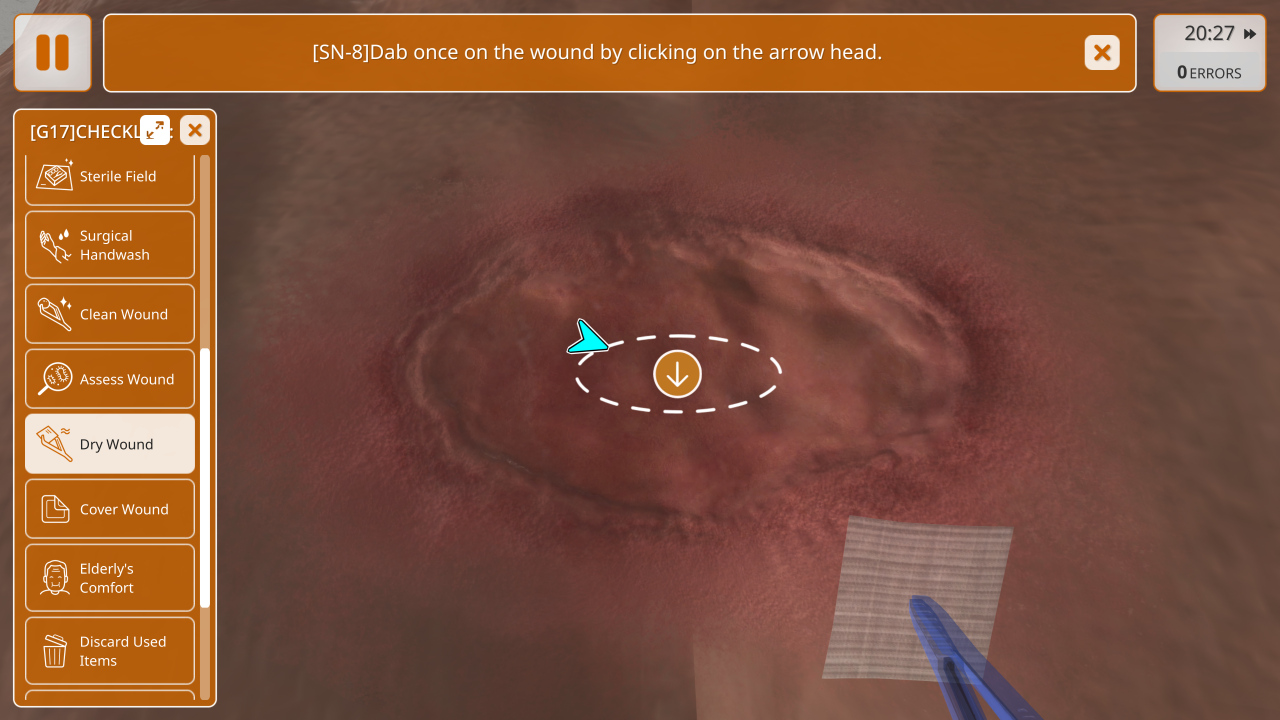Open the Surgical Handwash step
This screenshot has width=1280, height=720.
(110, 245)
